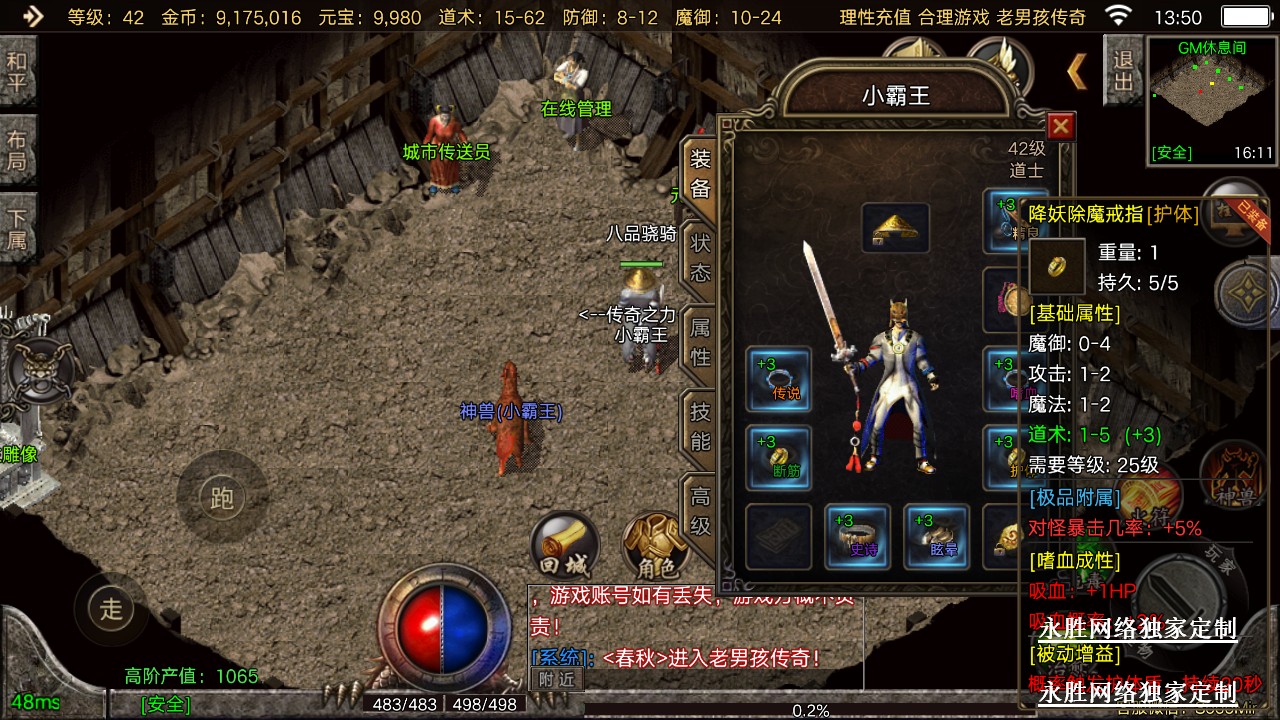The image size is (1280, 720).
Task: Activate the 跑 run button
Action: click(x=221, y=497)
